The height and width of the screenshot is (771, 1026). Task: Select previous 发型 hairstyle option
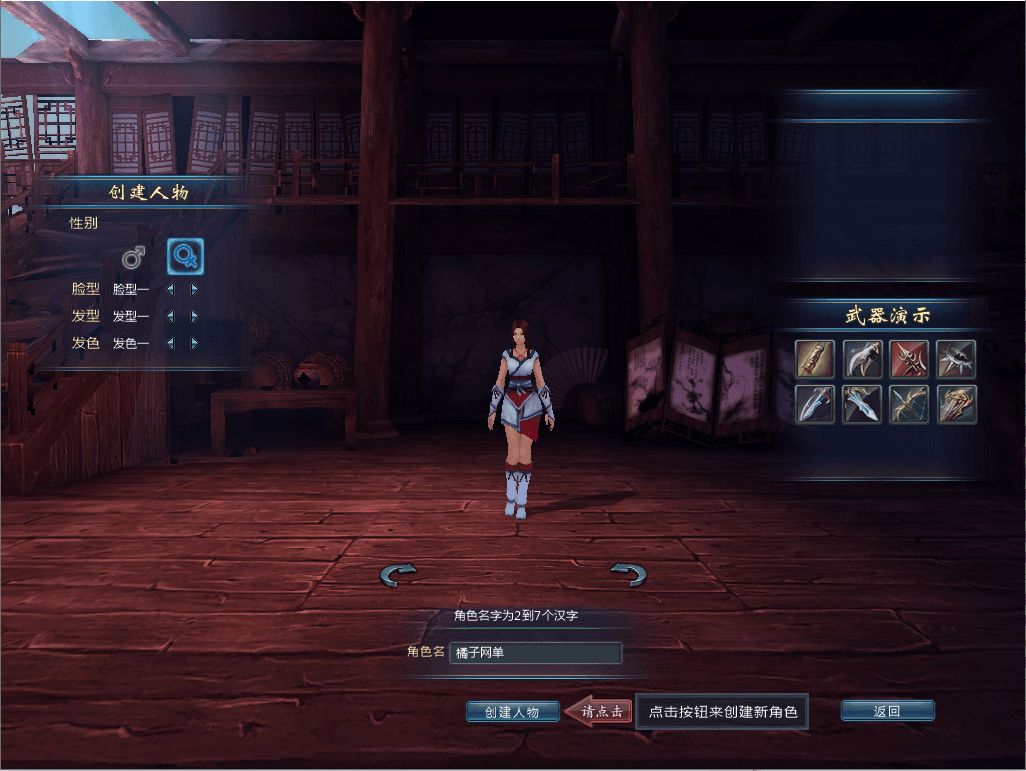pos(170,317)
